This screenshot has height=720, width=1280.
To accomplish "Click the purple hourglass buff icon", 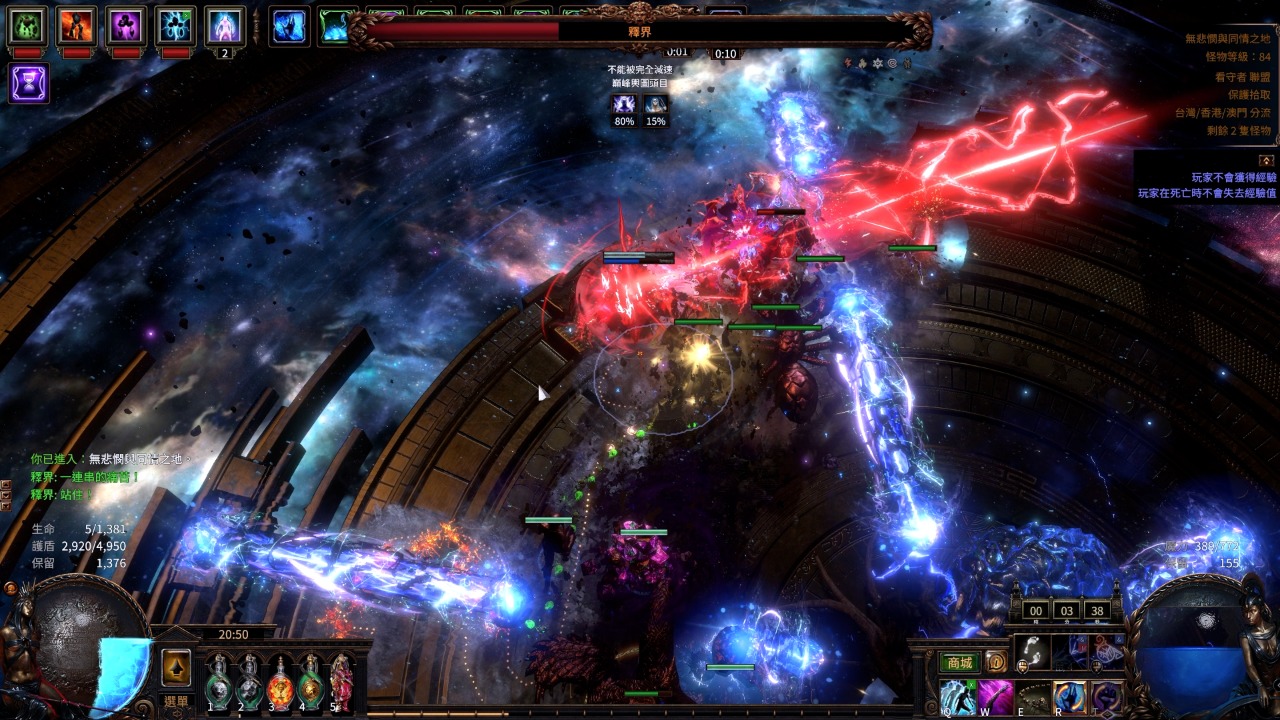I will pos(29,83).
